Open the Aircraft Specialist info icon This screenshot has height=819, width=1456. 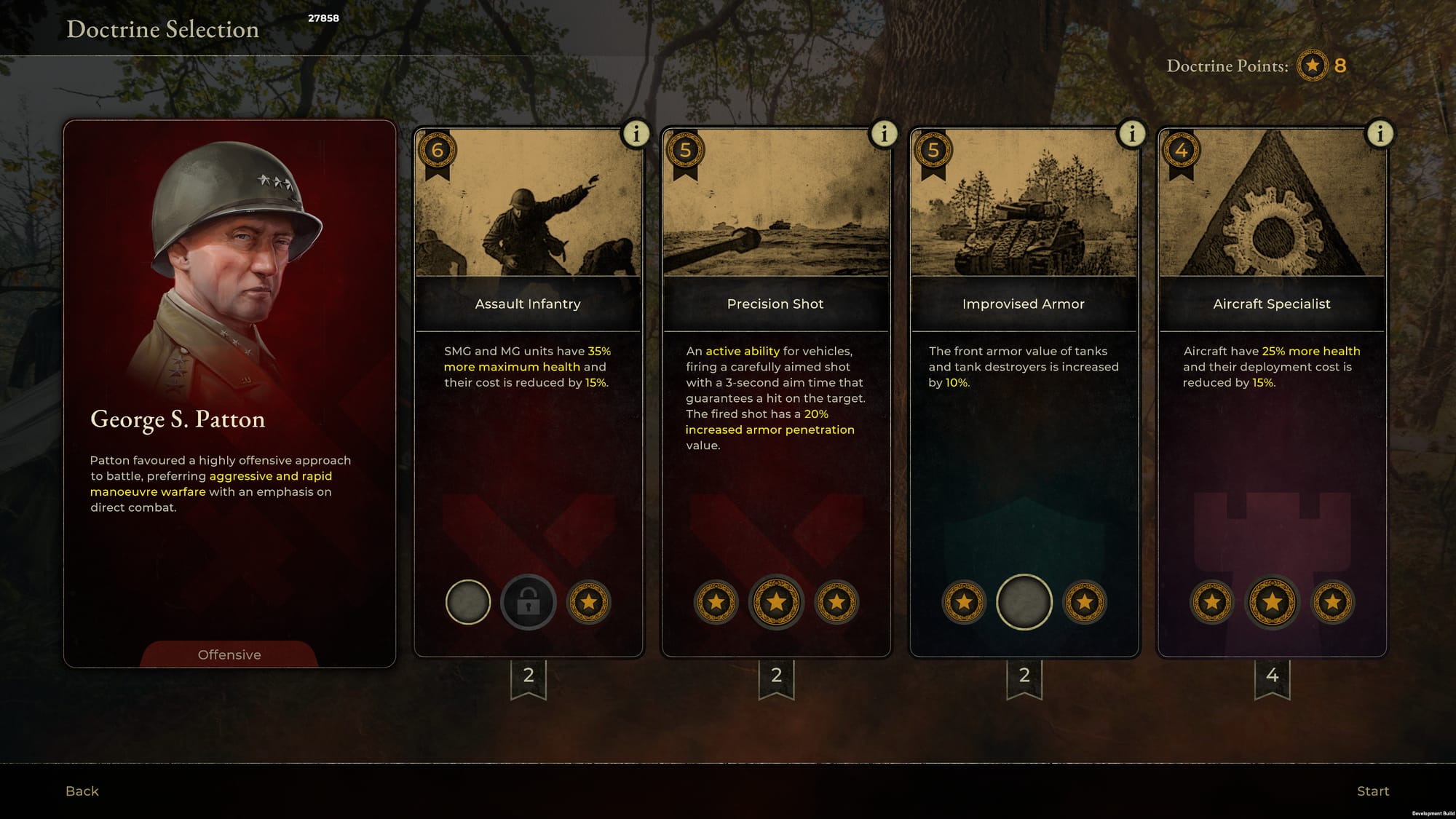point(1380,134)
